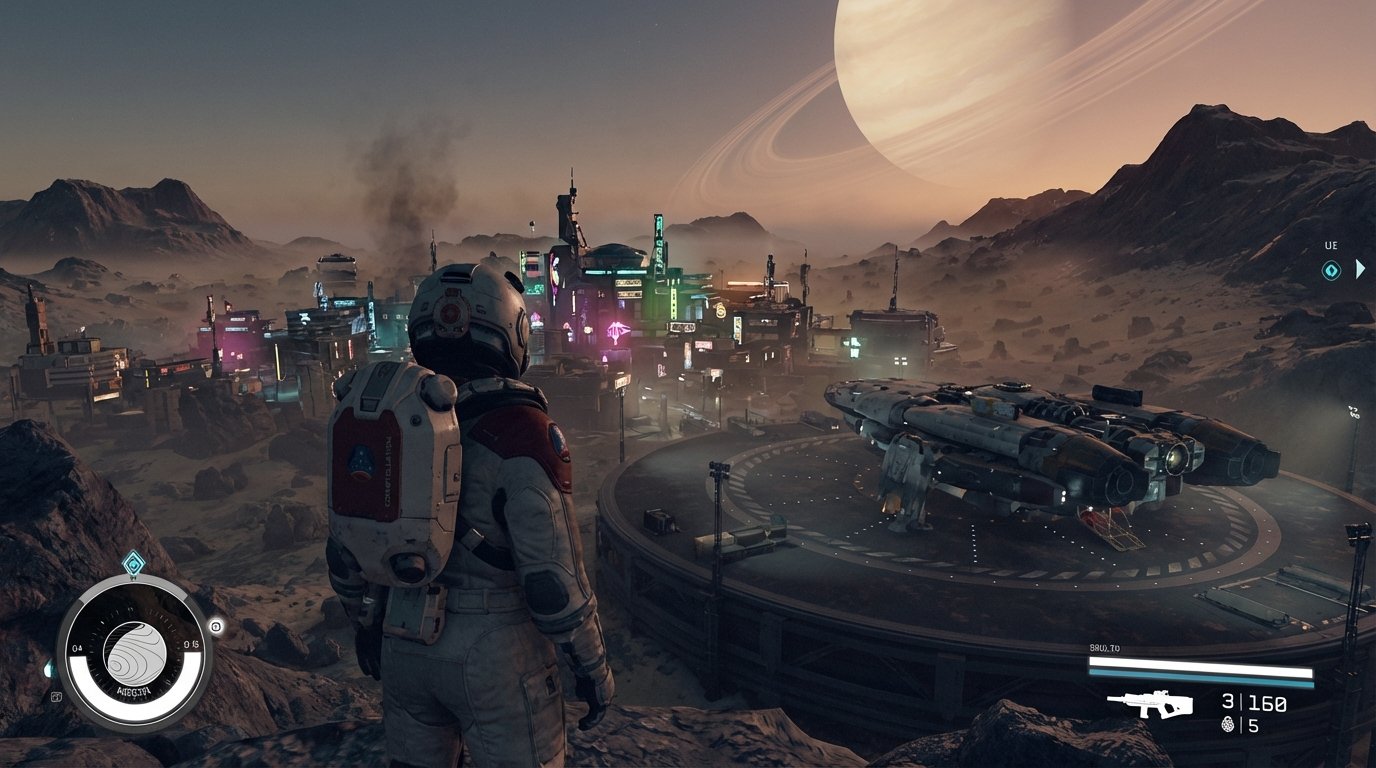The image size is (1376, 768).
Task: Click the grenade icon beside the count 5
Action: (1228, 724)
